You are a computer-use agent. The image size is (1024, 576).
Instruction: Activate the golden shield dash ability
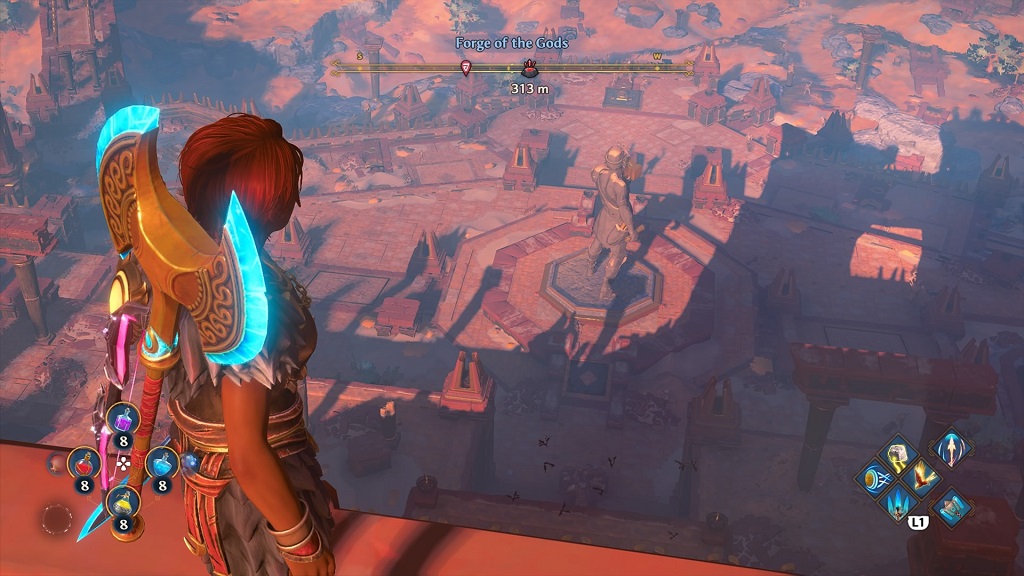click(874, 479)
